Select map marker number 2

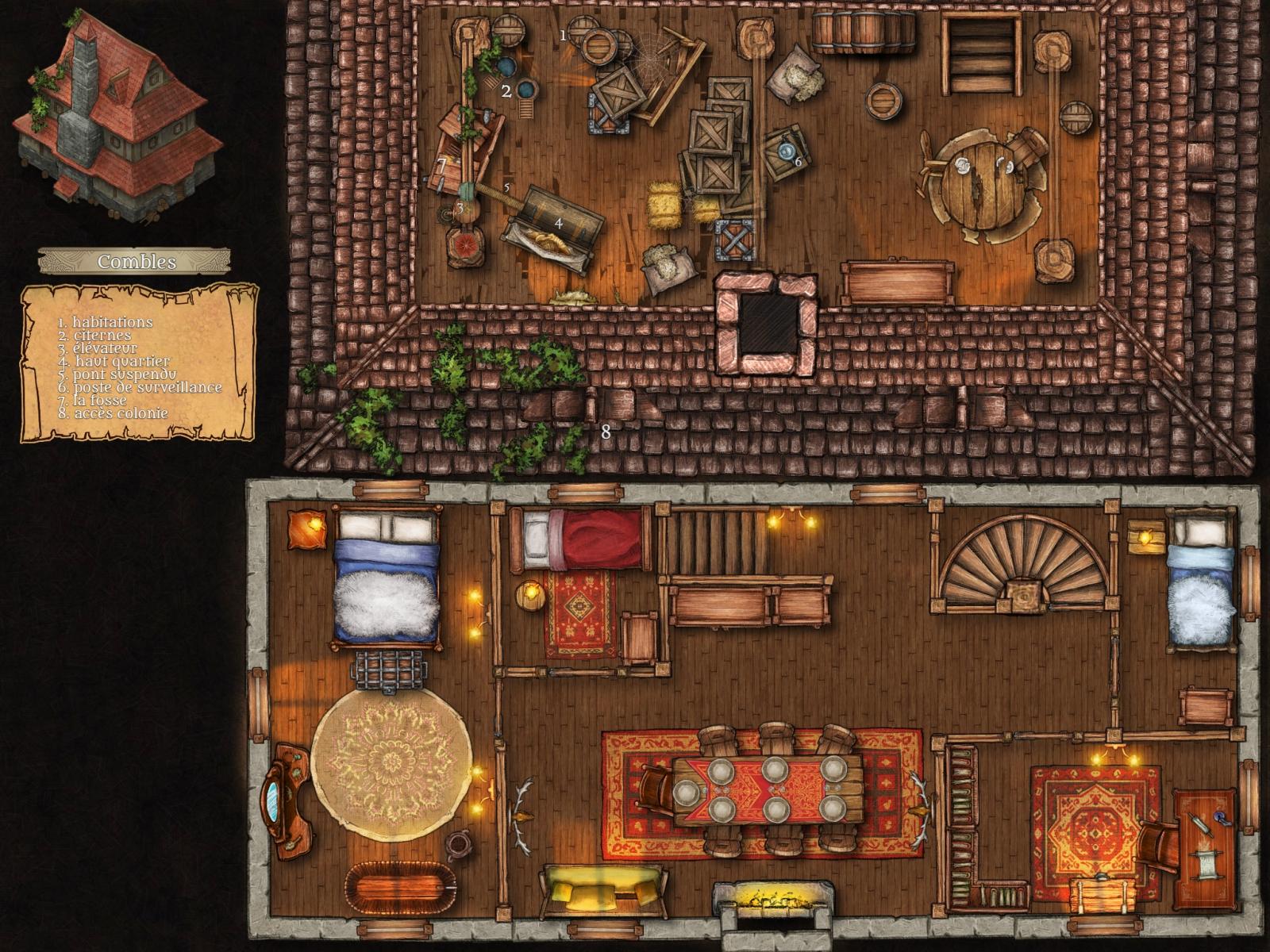coord(506,91)
